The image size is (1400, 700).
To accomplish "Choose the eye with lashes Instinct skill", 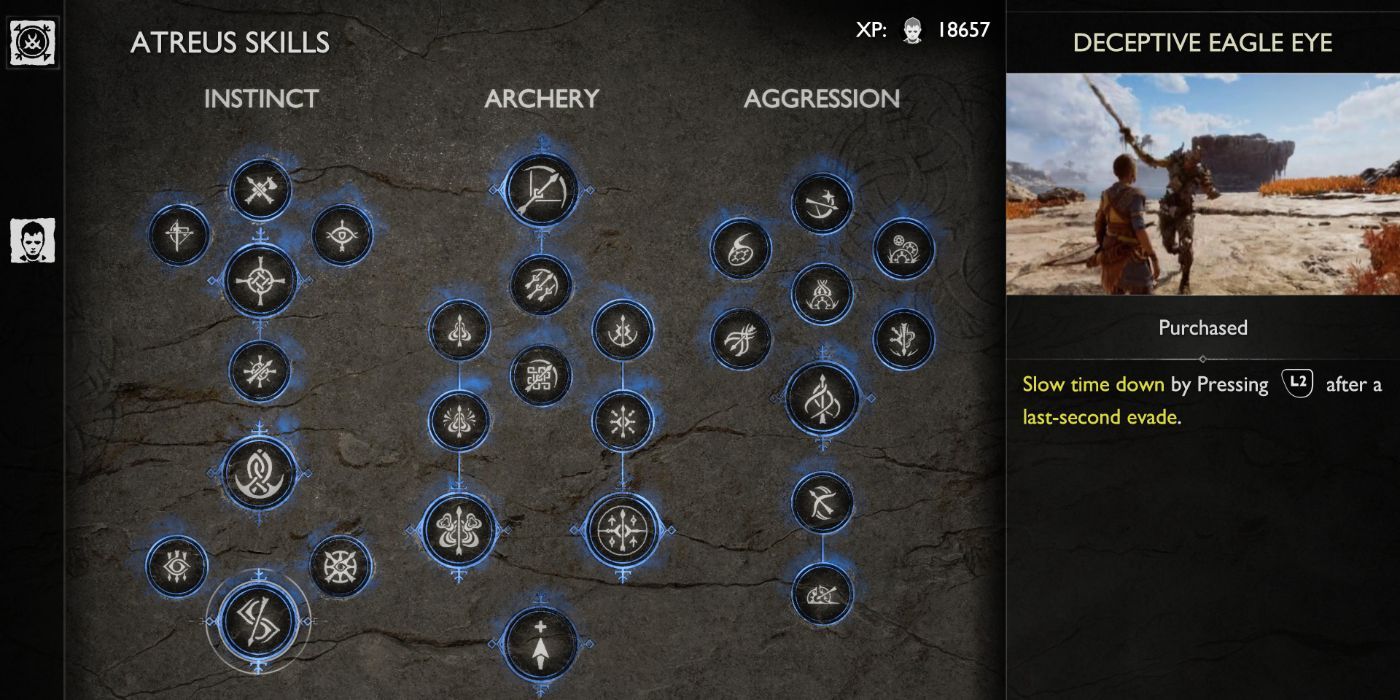I will [177, 566].
